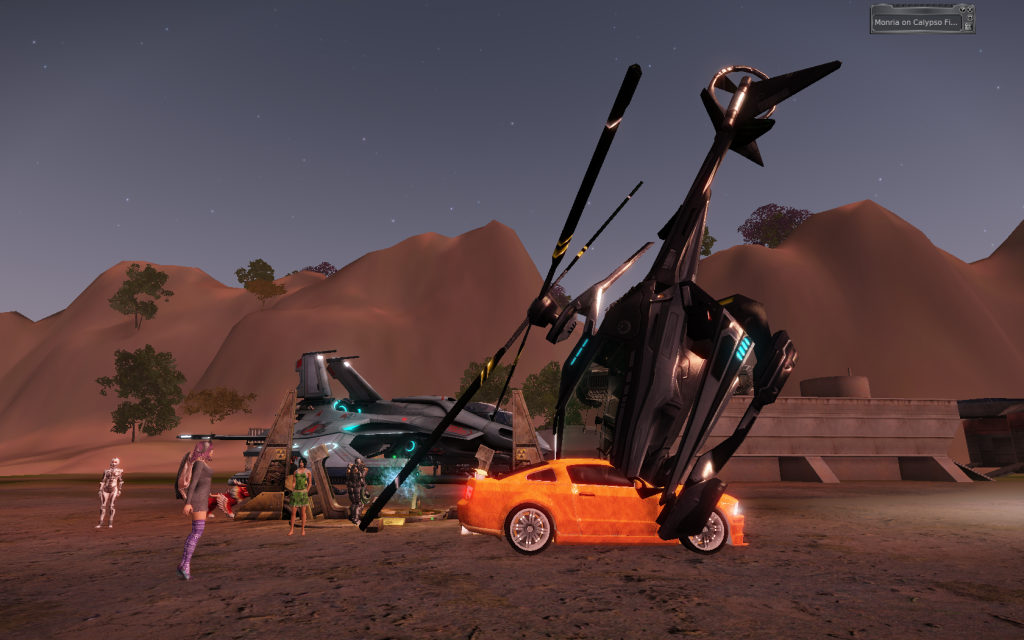Click the checkmark button on the location widget
Image resolution: width=1024 pixels, height=640 pixels.
(962, 10)
